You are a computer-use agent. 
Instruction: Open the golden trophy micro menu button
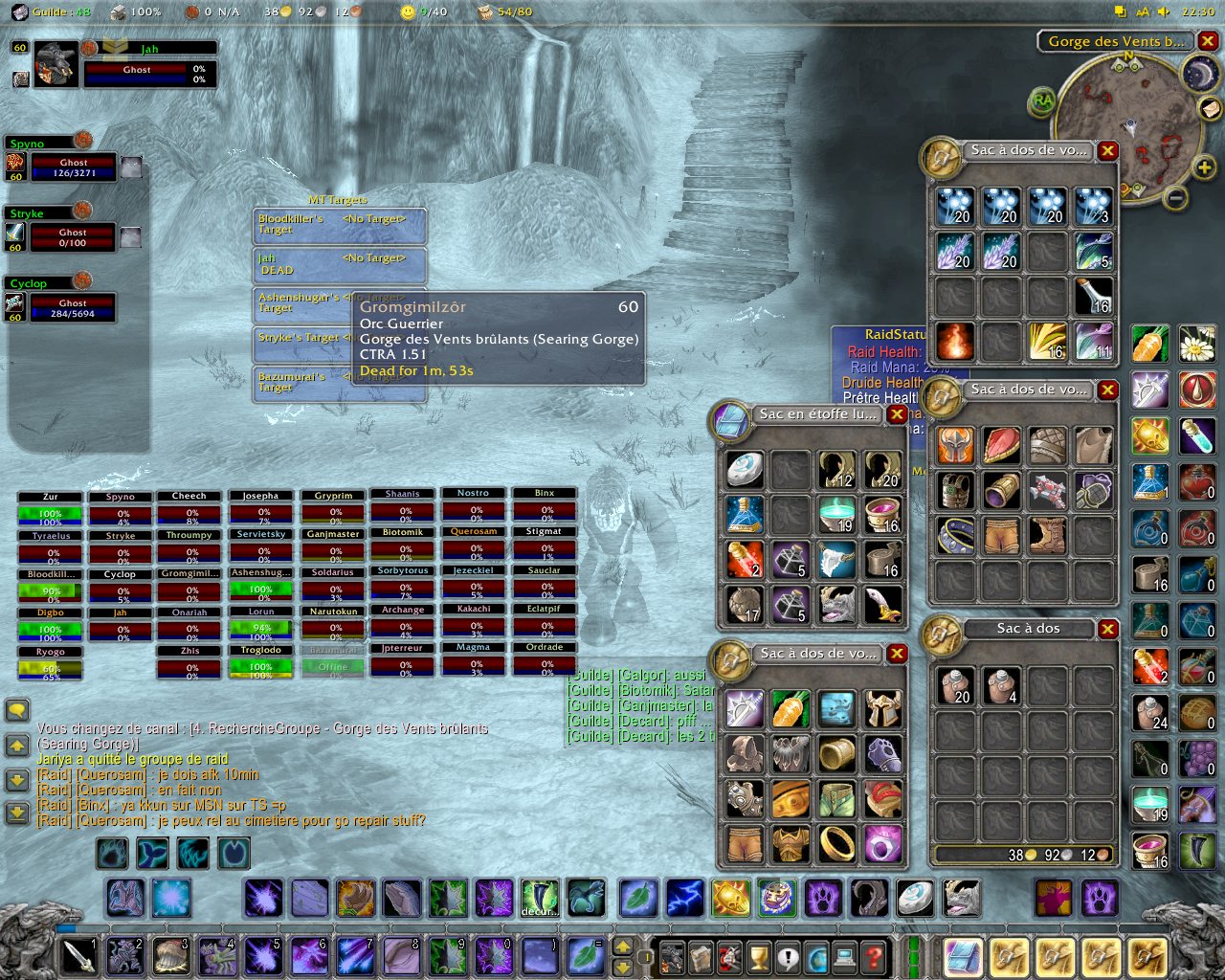pyautogui.click(x=758, y=955)
